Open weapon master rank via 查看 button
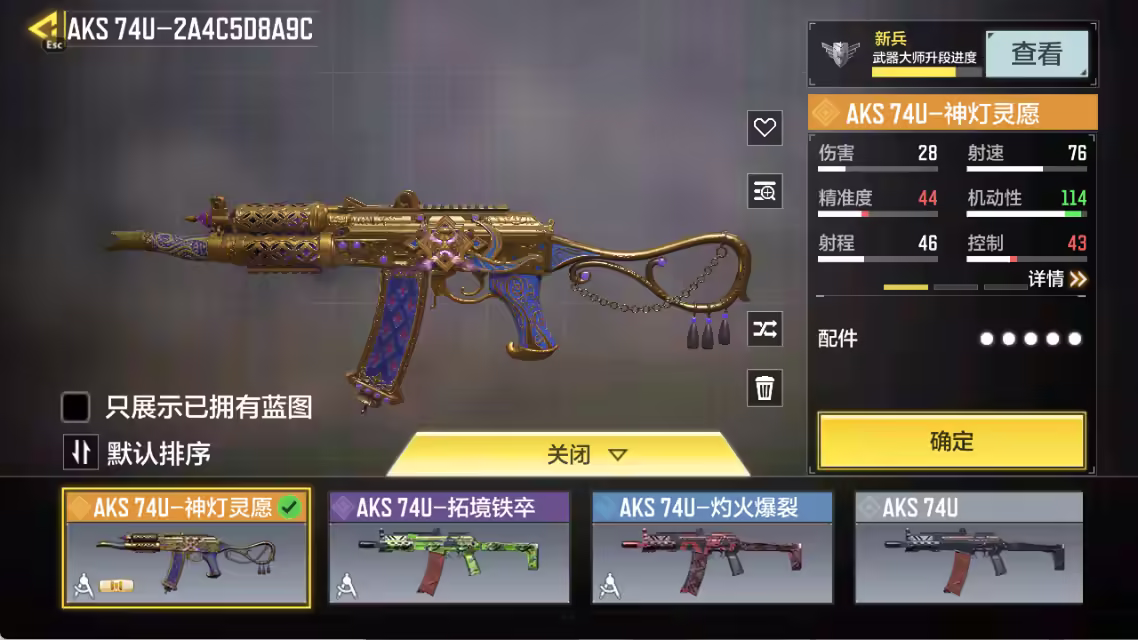This screenshot has width=1138, height=640. coord(1036,54)
